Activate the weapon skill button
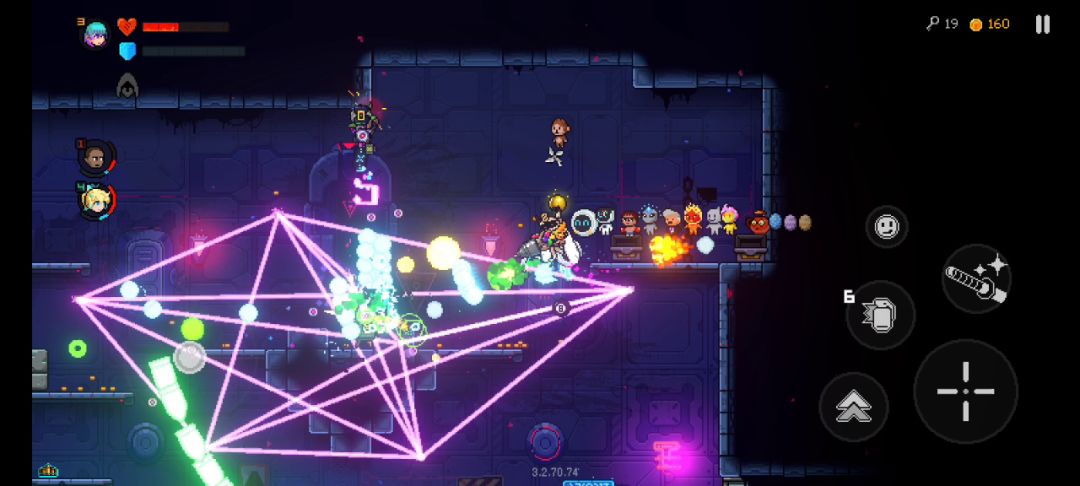The height and width of the screenshot is (486, 1080). coord(976,279)
